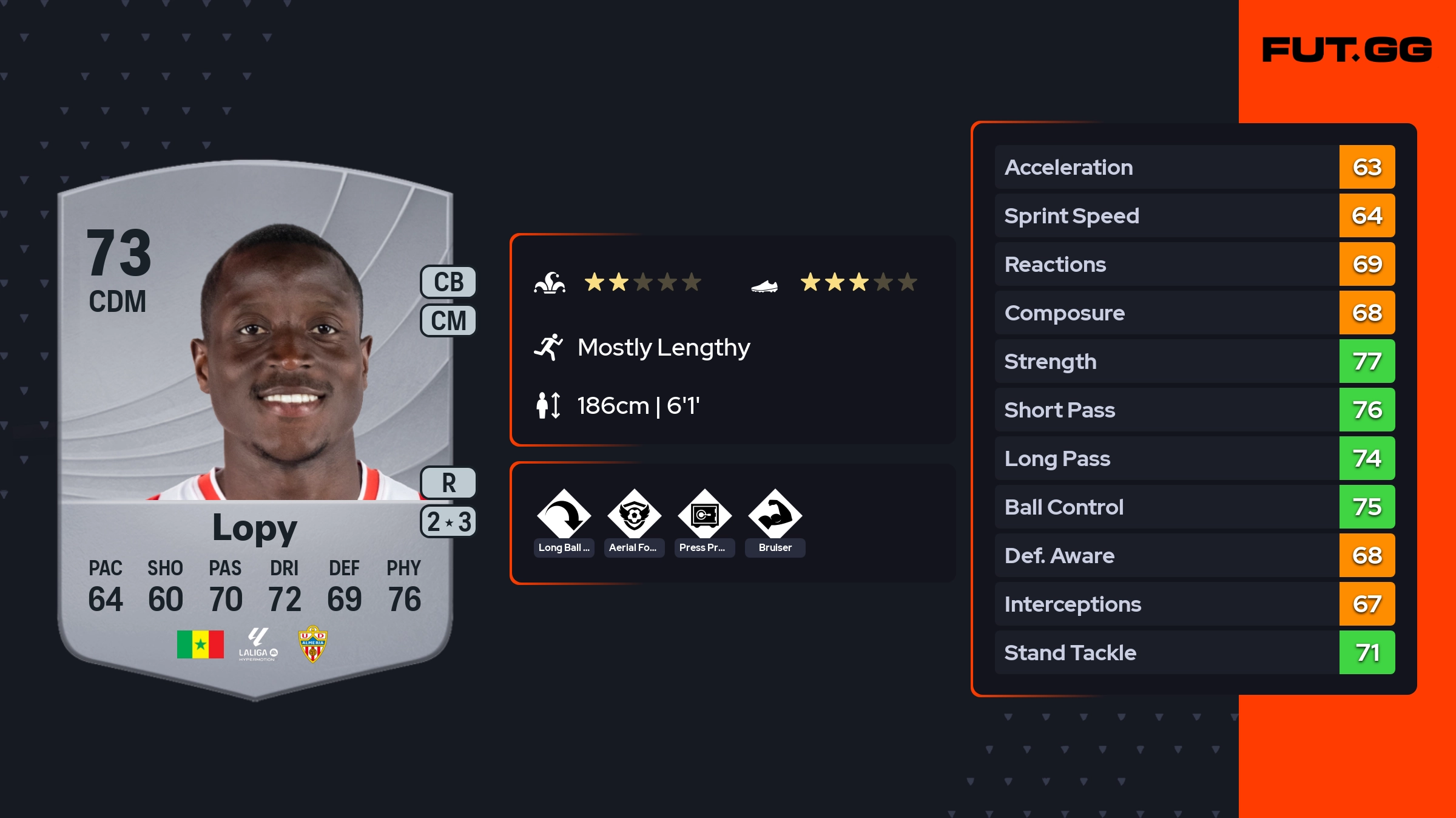
Task: Select the Bruiser playstyle icon
Action: point(775,516)
